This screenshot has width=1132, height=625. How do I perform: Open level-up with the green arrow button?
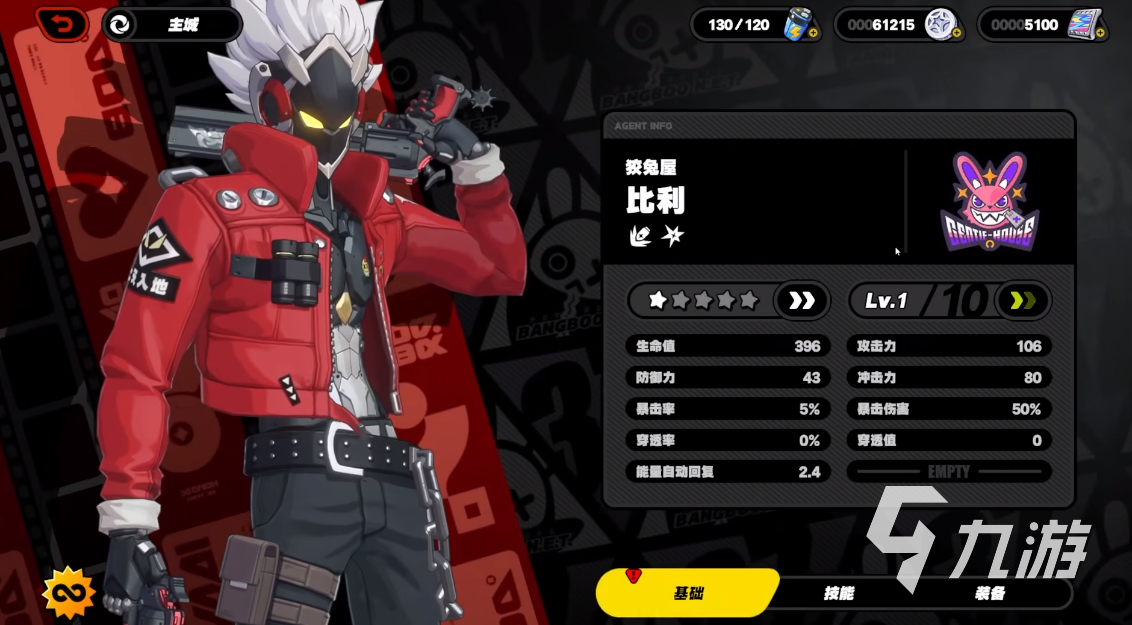point(1023,300)
